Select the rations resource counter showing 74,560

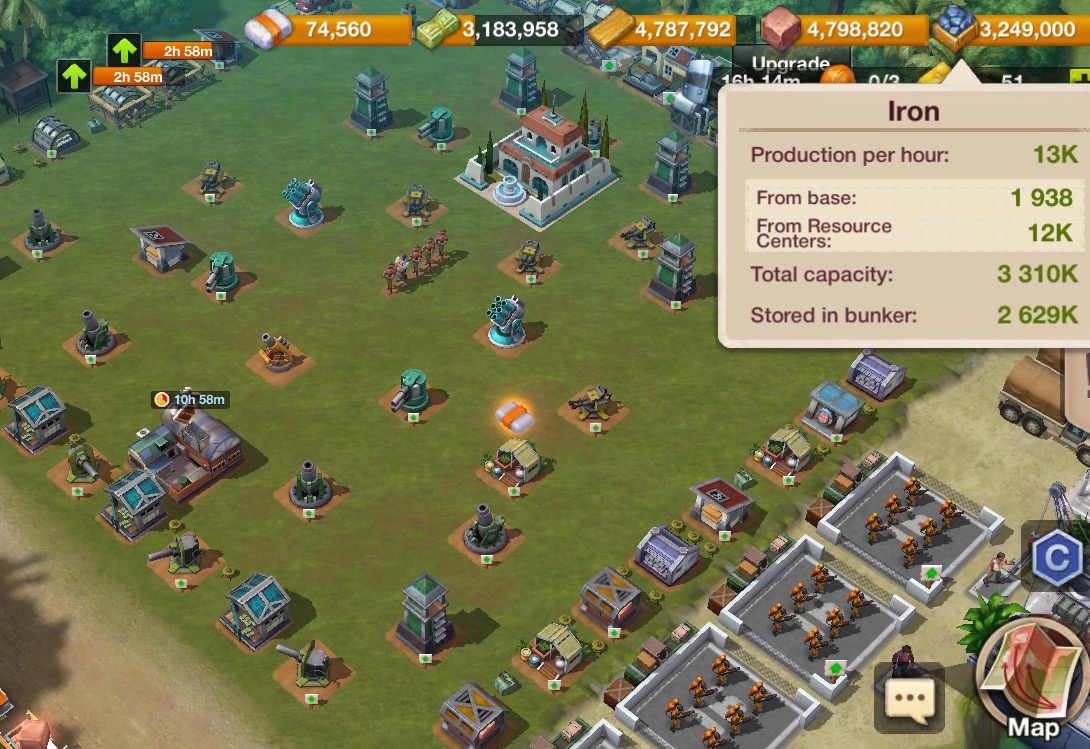point(320,30)
